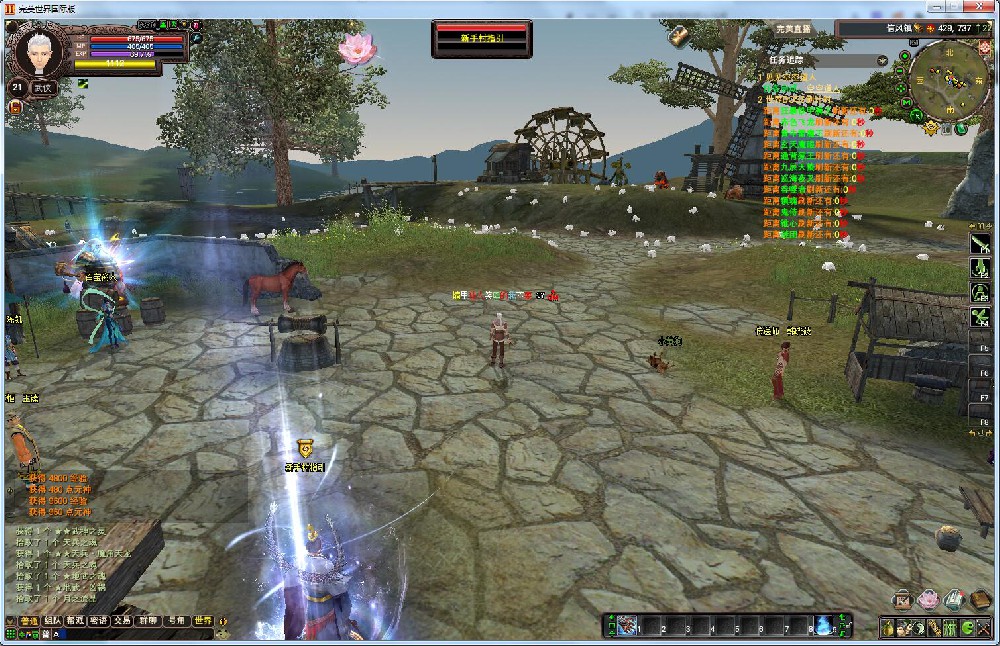Select the 密语 whisper chat tab
This screenshot has width=1000, height=646.
98,621
